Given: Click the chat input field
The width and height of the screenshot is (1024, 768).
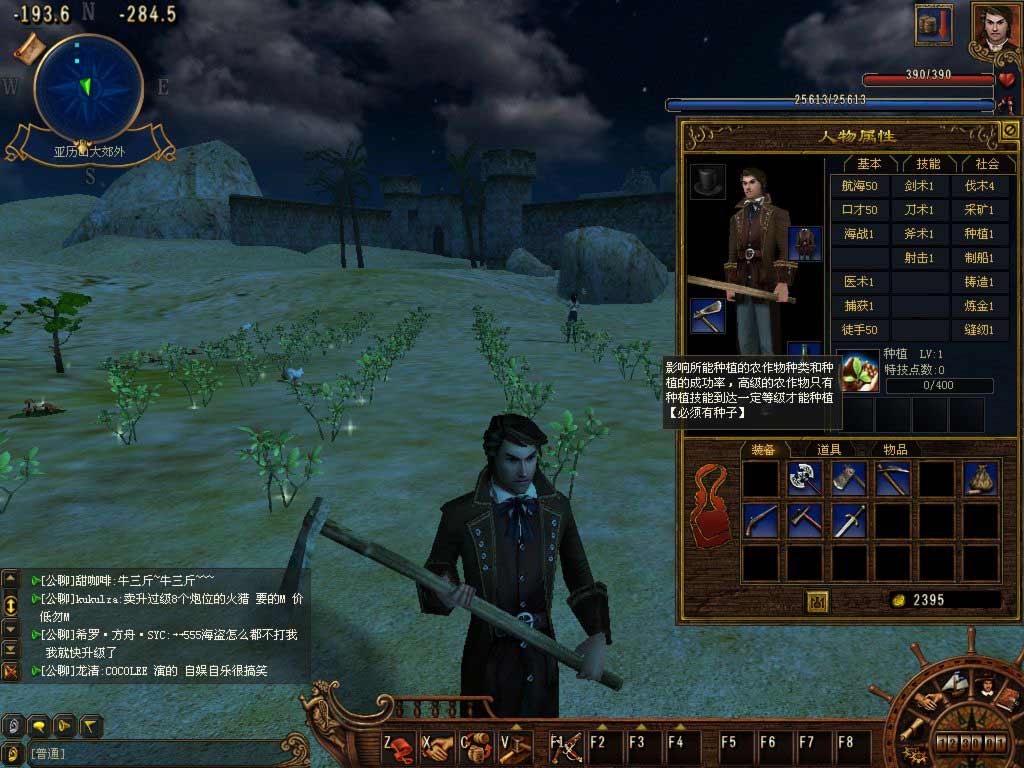Looking at the screenshot, I should coord(150,753).
